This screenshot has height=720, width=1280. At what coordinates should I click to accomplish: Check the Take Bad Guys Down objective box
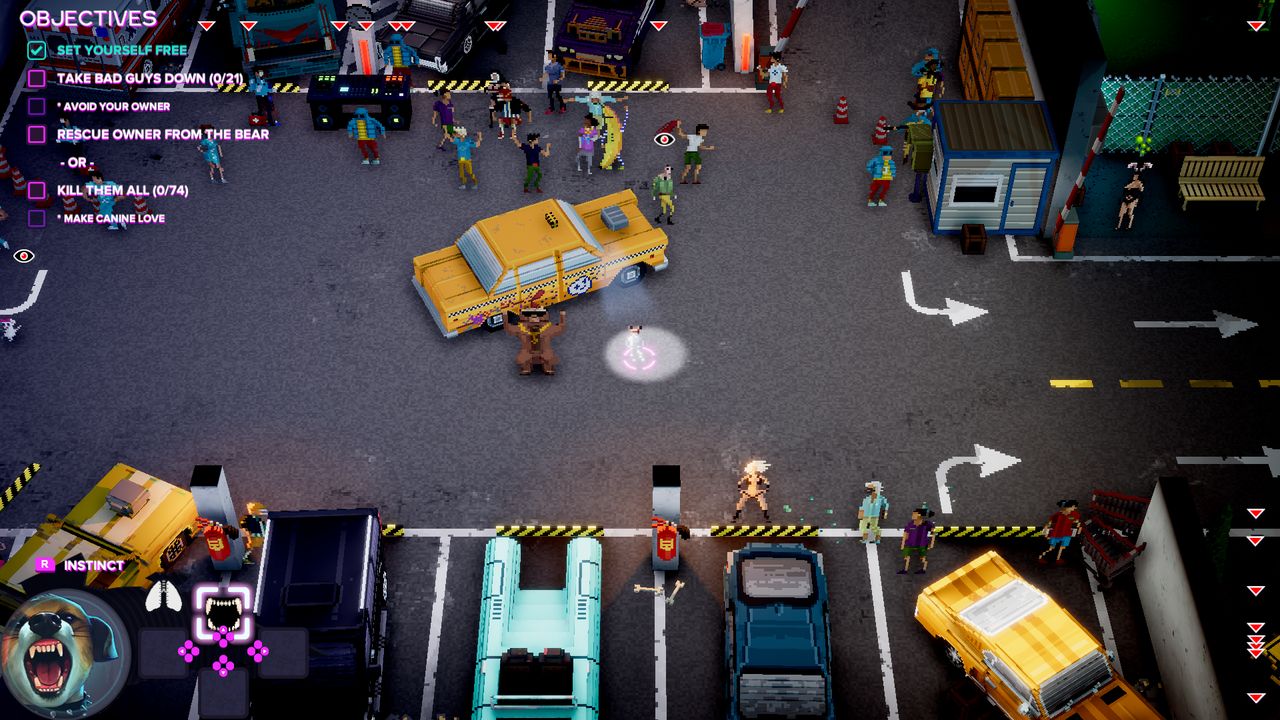click(37, 80)
